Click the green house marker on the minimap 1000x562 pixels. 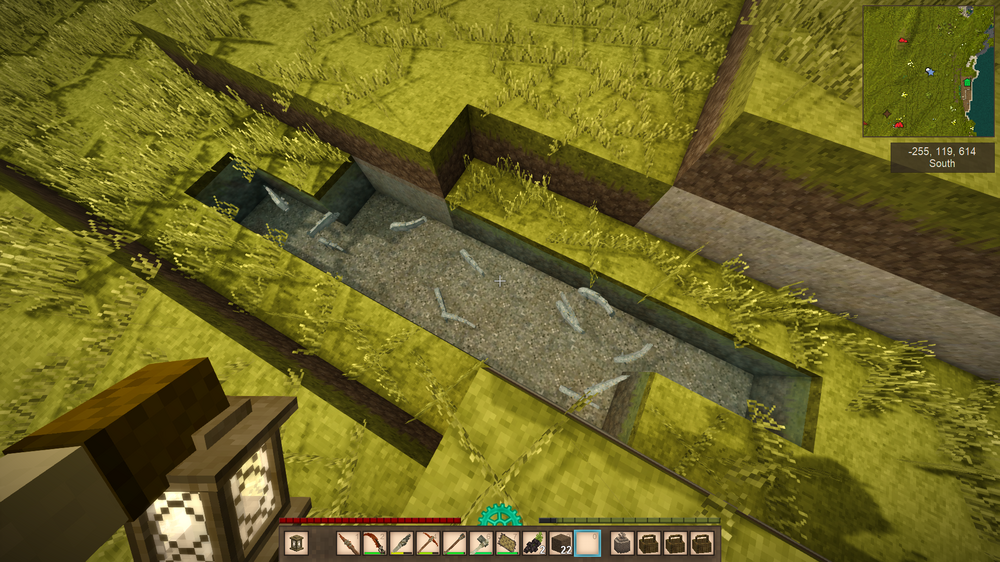(968, 83)
